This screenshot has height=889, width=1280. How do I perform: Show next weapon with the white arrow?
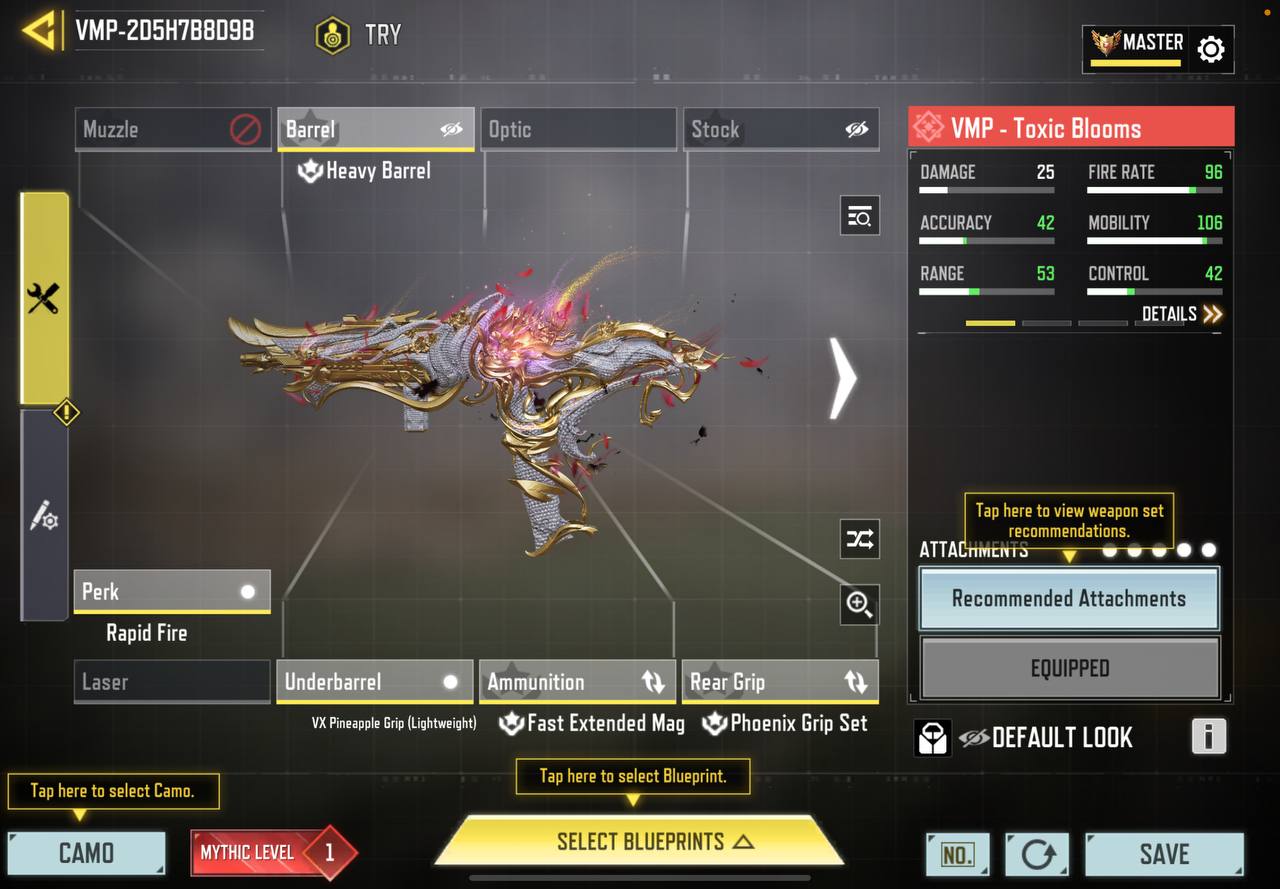(843, 378)
